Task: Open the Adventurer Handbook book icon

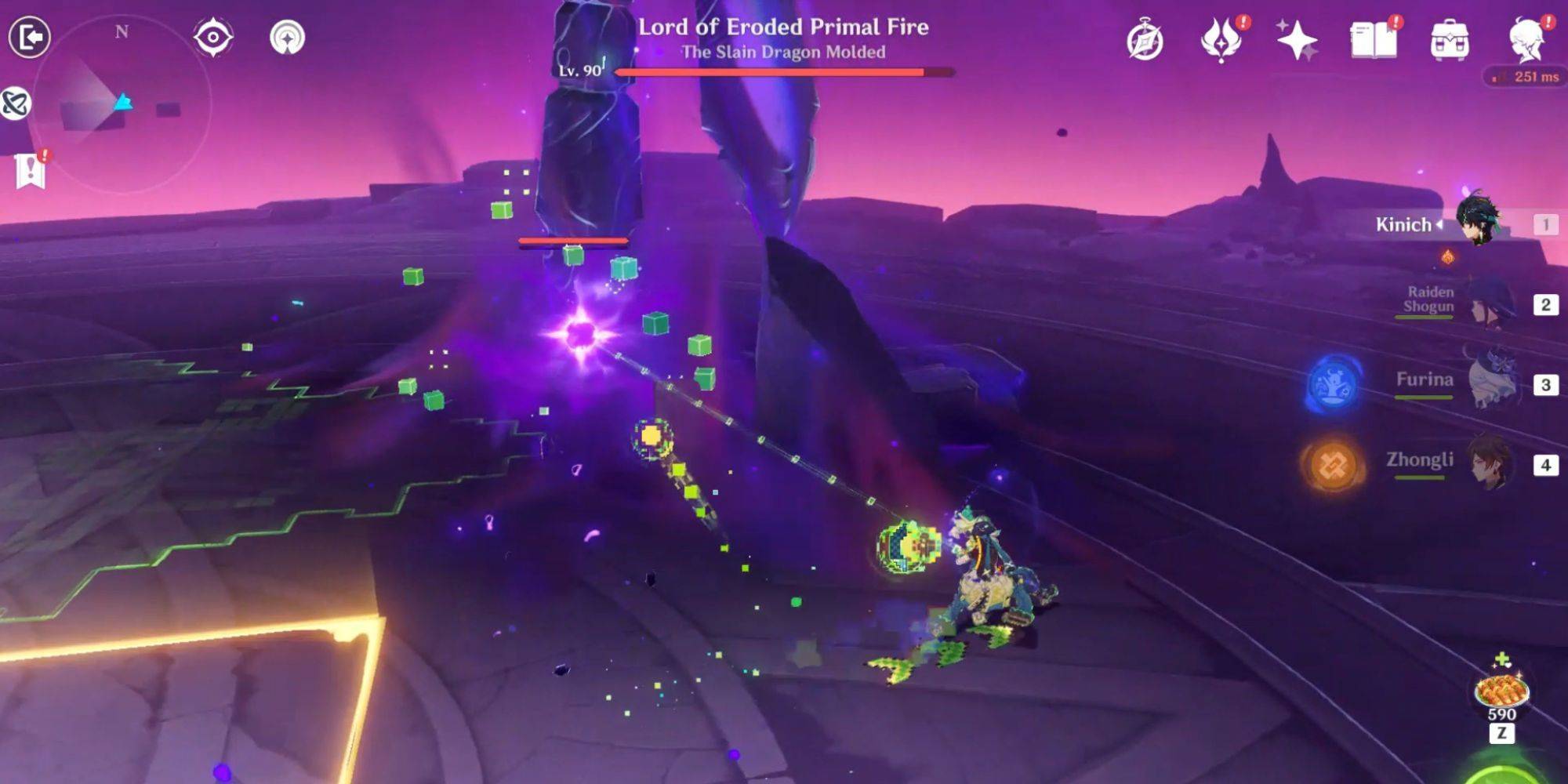Action: (x=1373, y=41)
